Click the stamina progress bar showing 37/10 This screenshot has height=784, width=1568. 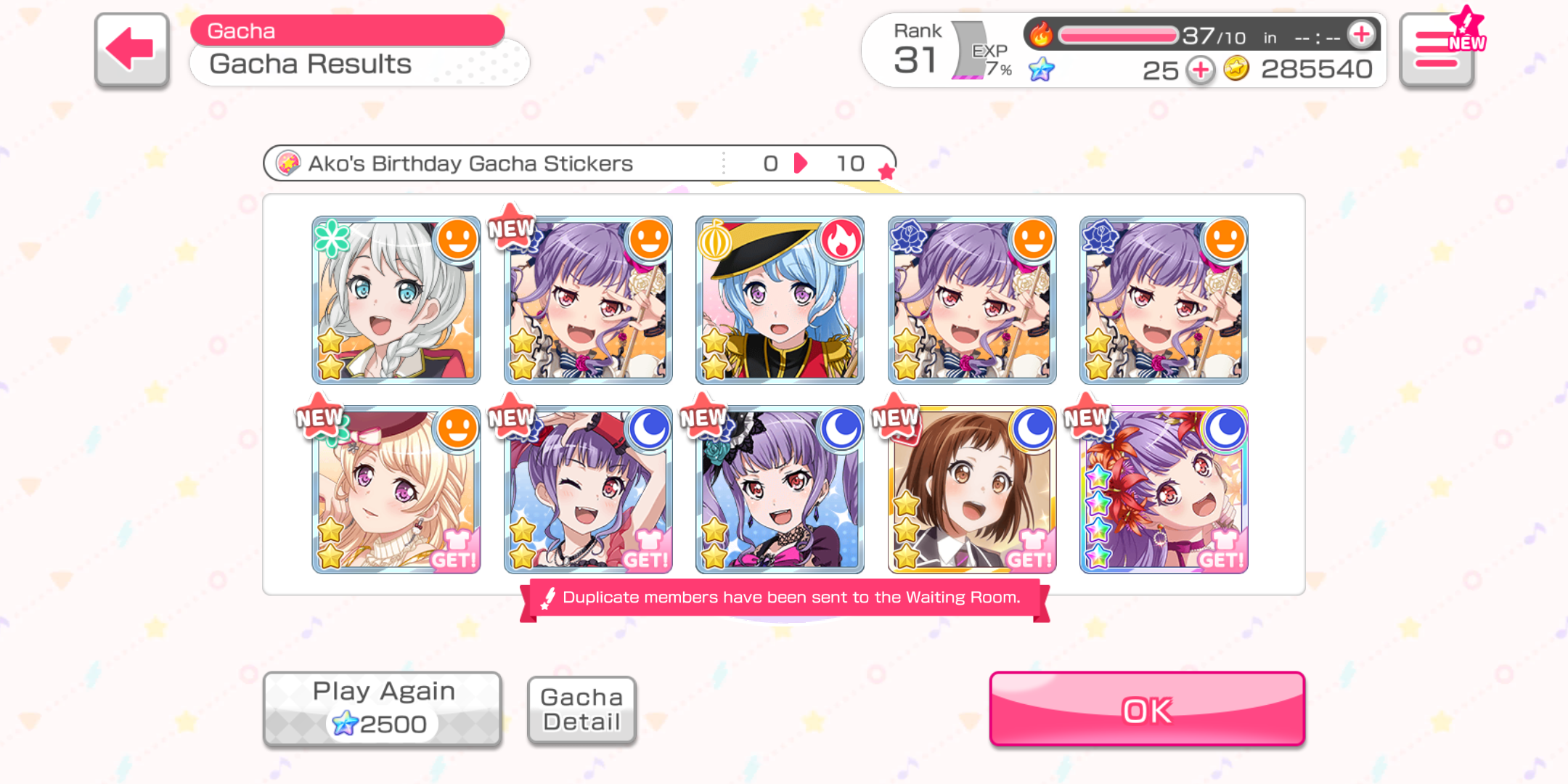pos(1118,33)
